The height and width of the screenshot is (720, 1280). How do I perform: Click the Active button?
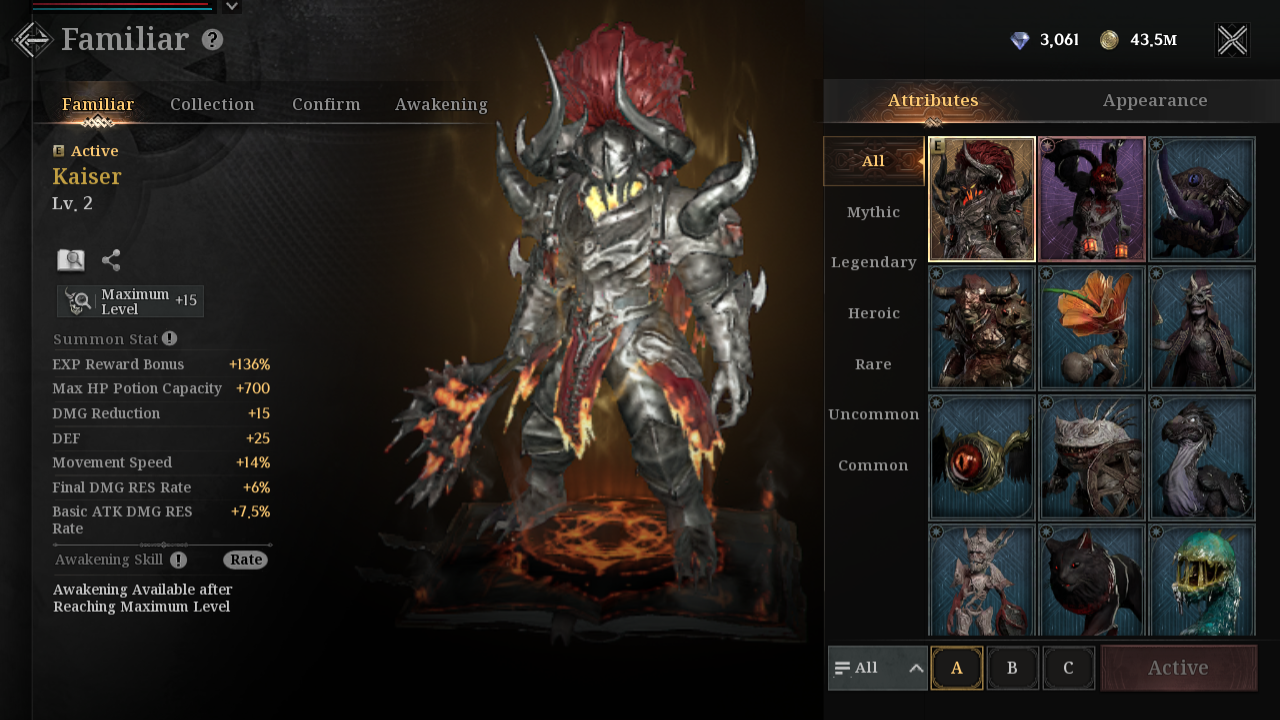coord(1178,668)
